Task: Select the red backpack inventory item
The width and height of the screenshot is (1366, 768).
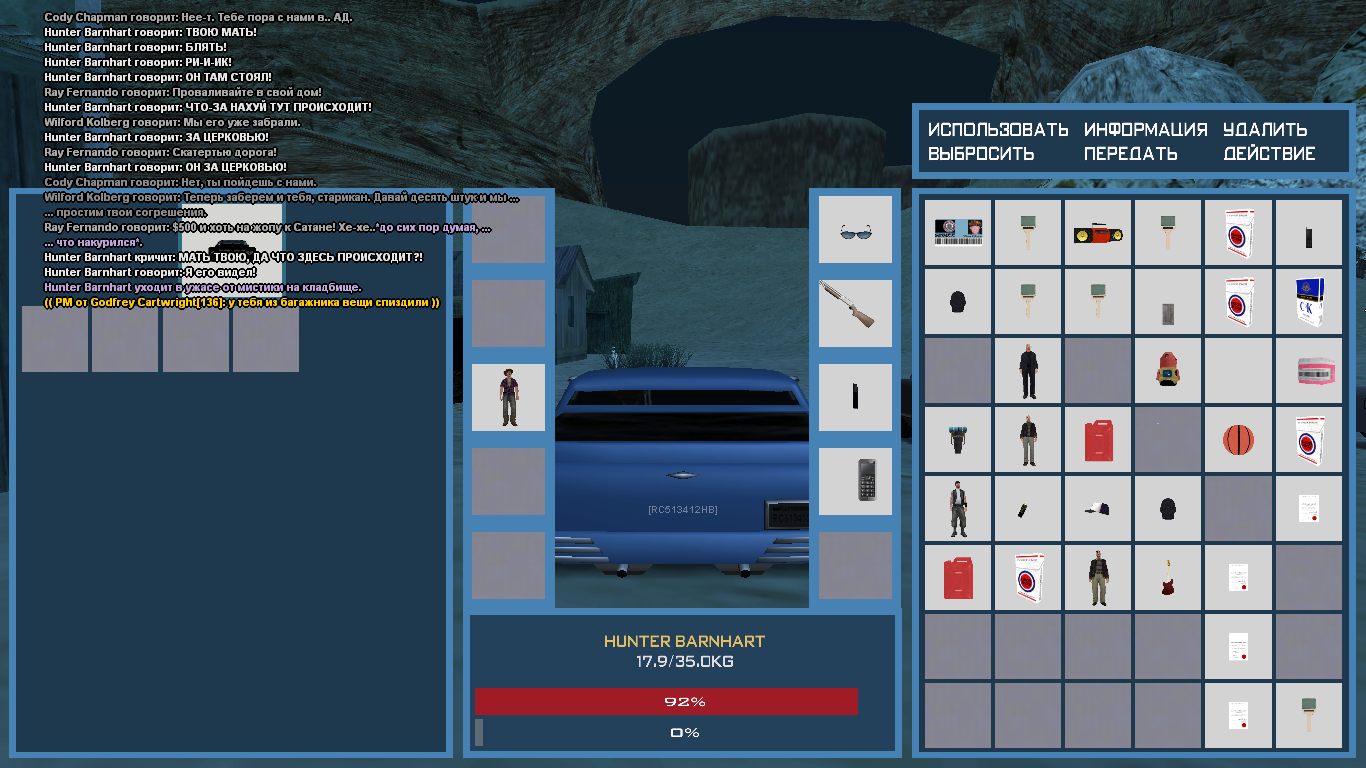Action: pyautogui.click(x=1168, y=371)
